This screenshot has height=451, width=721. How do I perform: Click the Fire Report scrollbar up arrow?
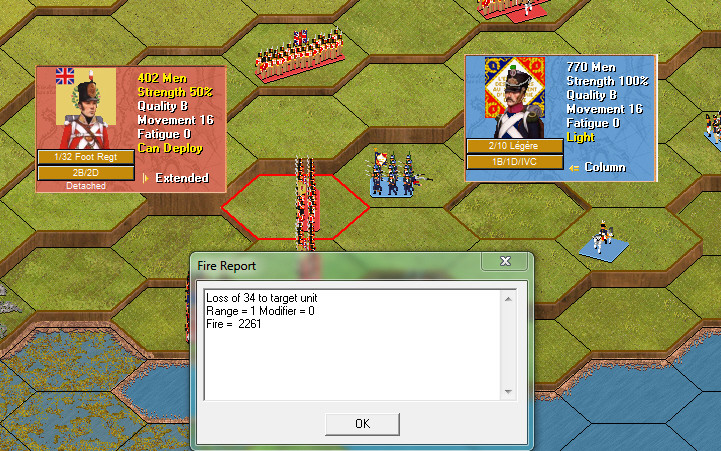(509, 299)
